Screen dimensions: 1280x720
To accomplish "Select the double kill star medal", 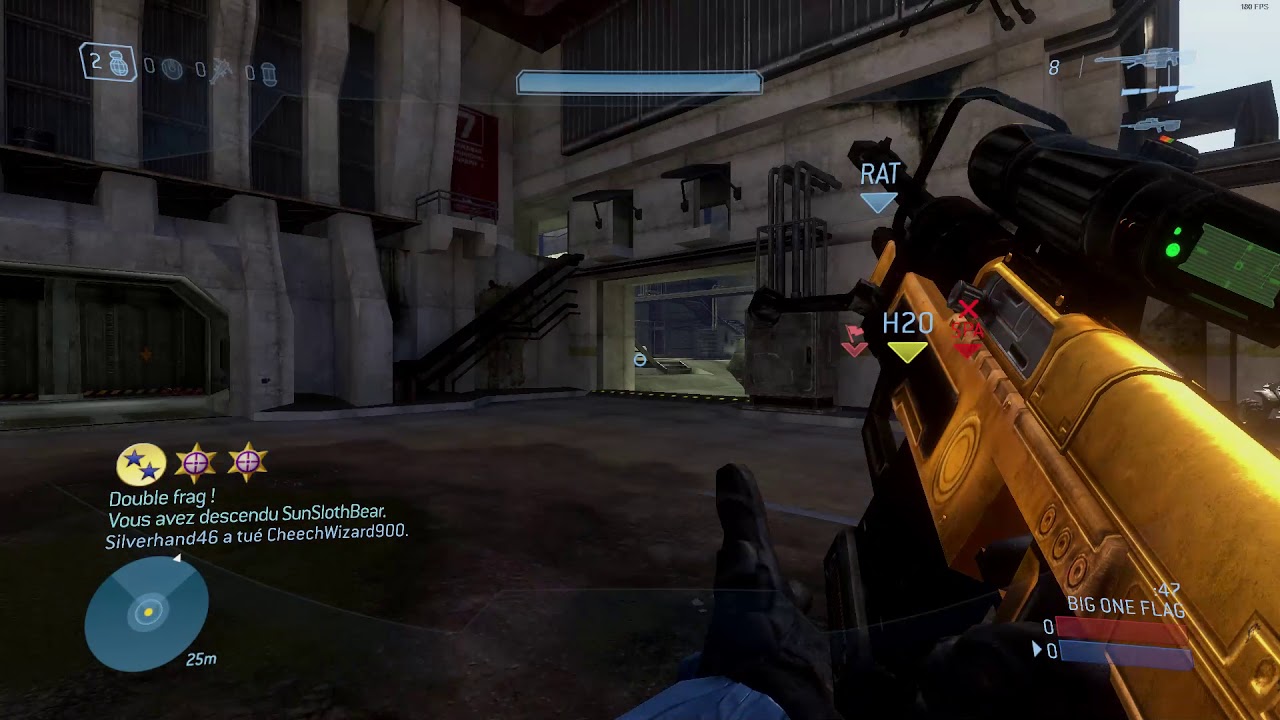I will [x=141, y=463].
